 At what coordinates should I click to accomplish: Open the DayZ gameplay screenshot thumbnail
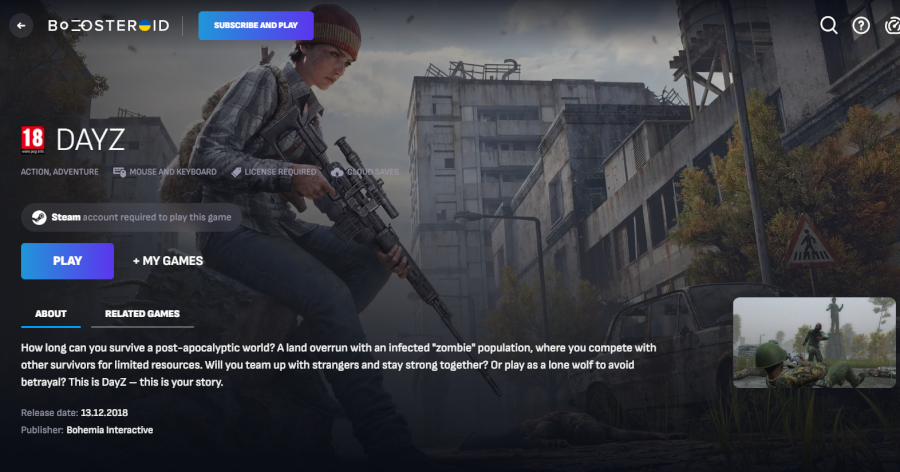(x=814, y=343)
